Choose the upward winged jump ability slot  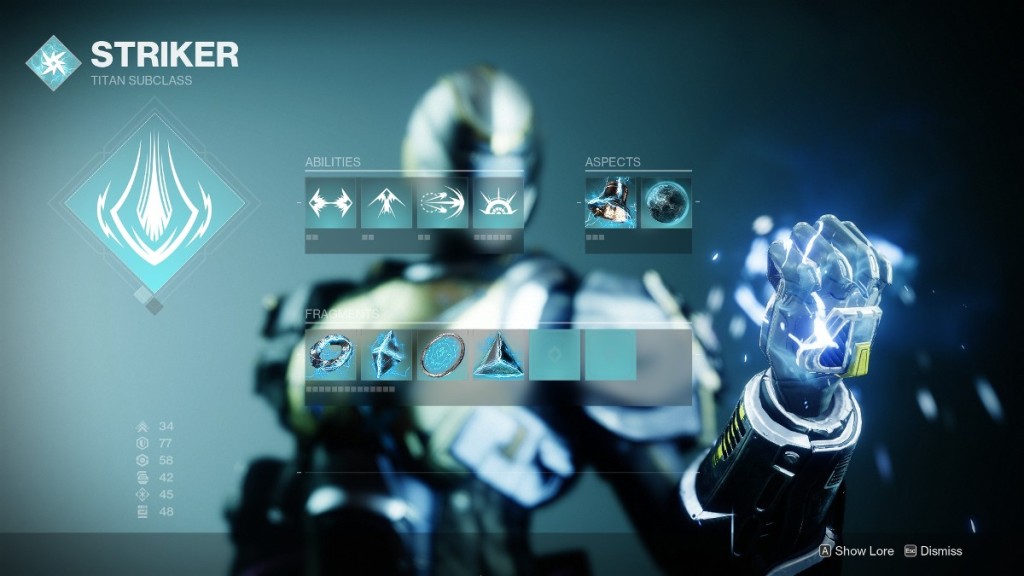tap(387, 203)
